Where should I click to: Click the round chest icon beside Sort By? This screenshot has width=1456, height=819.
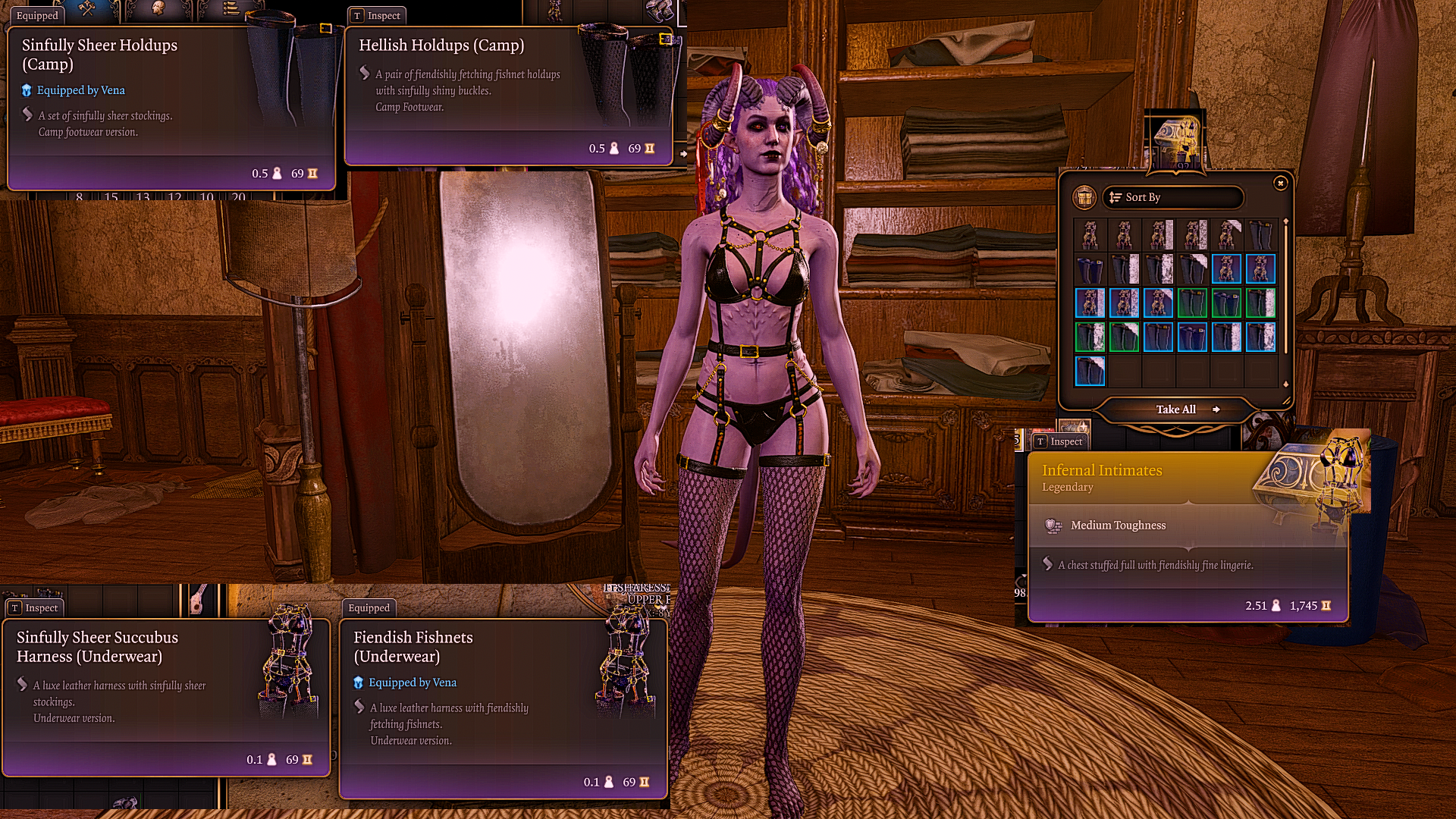point(1084,197)
